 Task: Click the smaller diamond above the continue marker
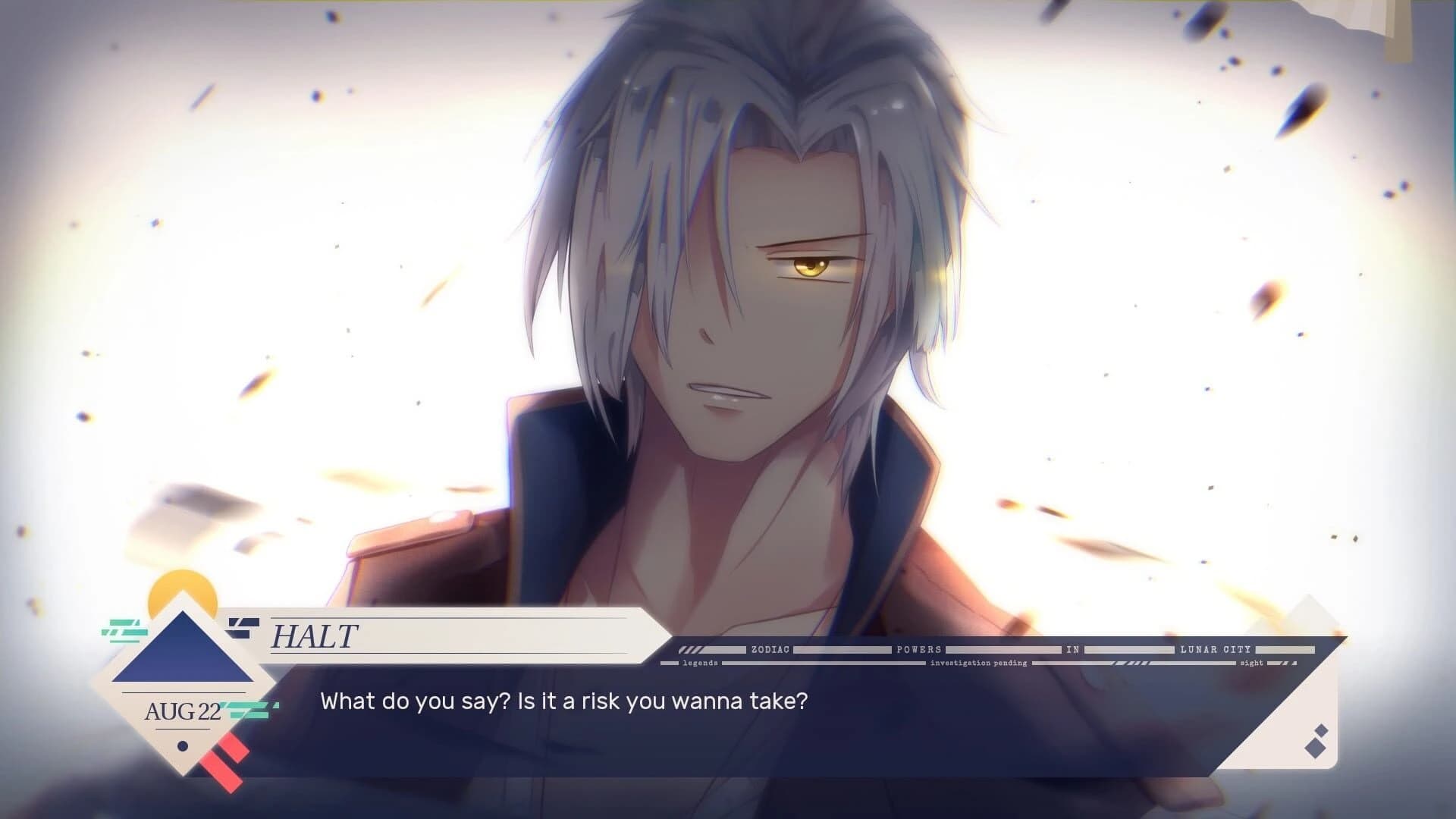[1320, 731]
